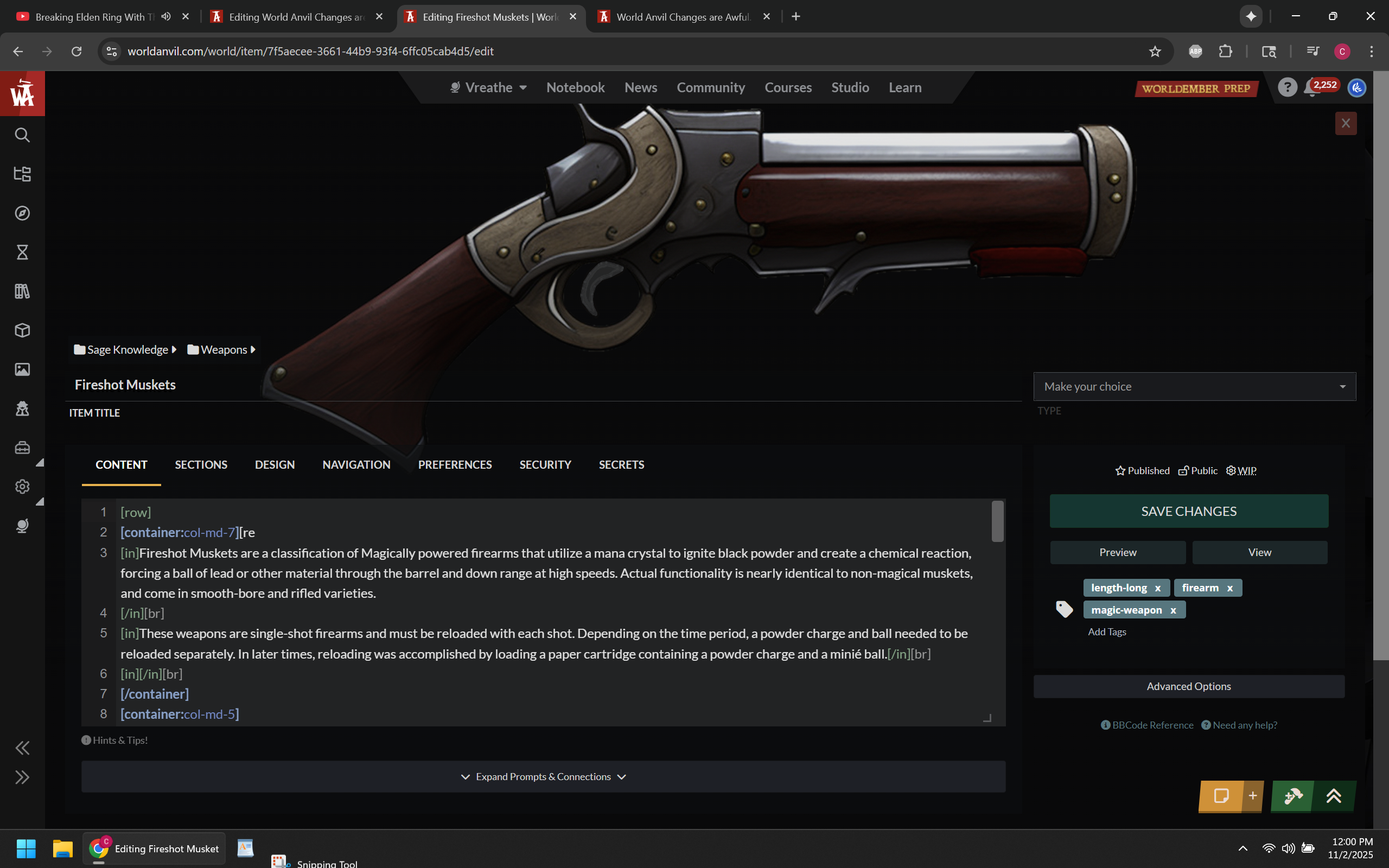This screenshot has width=1389, height=868.
Task: Open the Notebook from top navigation
Action: pos(575,87)
